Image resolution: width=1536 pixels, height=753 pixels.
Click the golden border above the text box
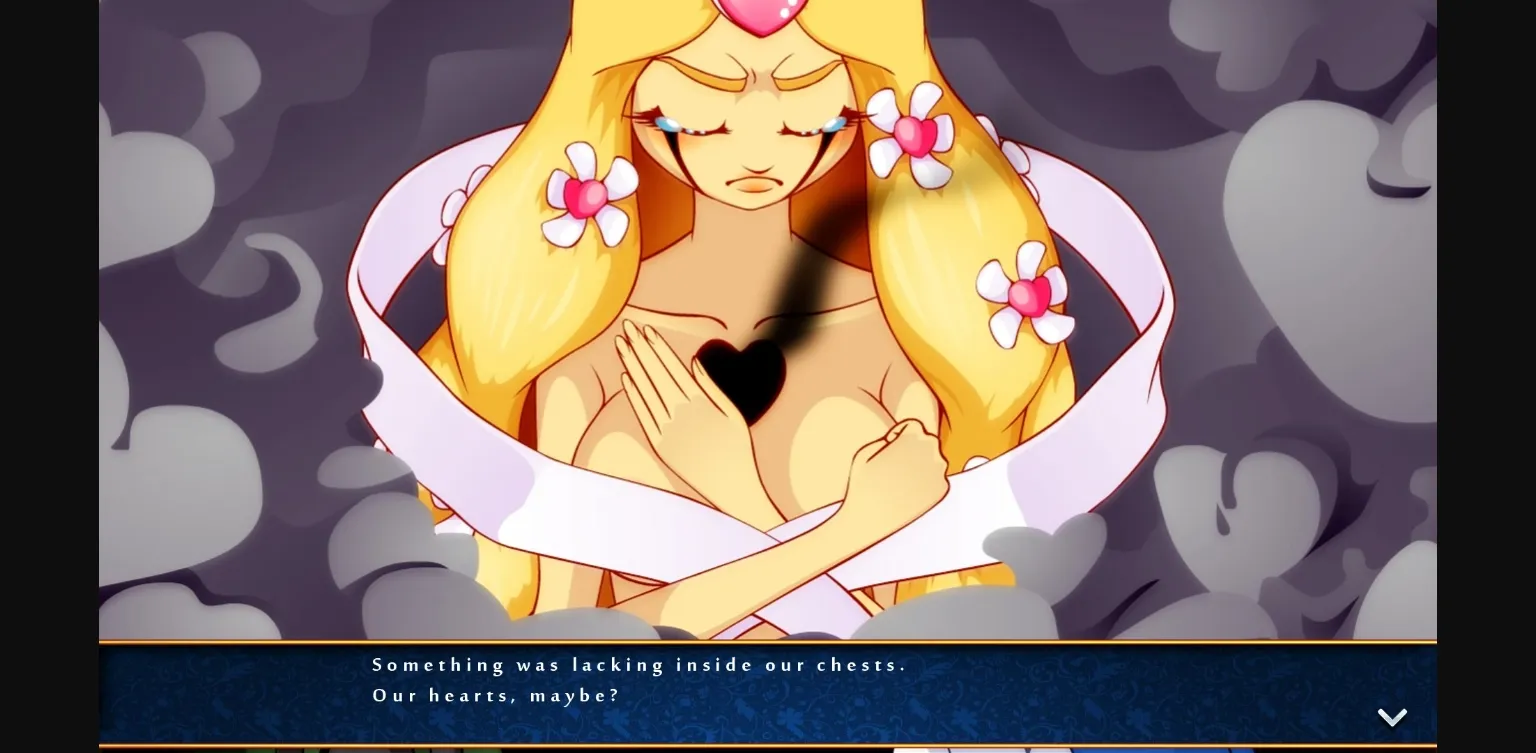(x=768, y=641)
